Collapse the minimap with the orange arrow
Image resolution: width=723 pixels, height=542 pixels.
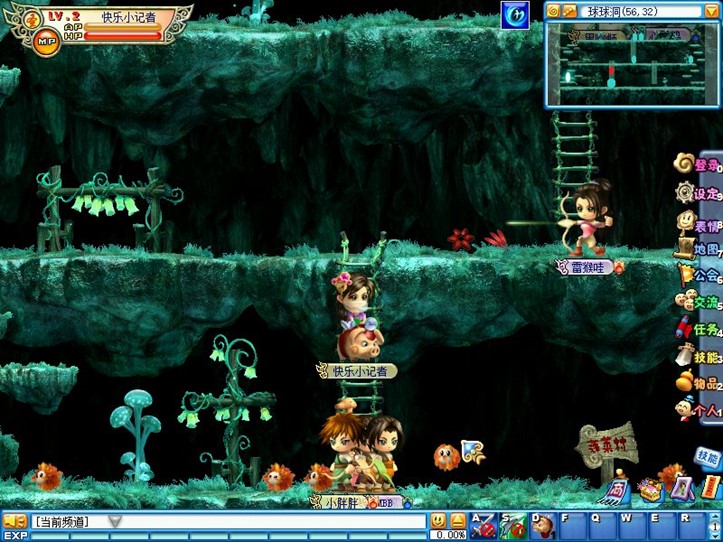(711, 11)
